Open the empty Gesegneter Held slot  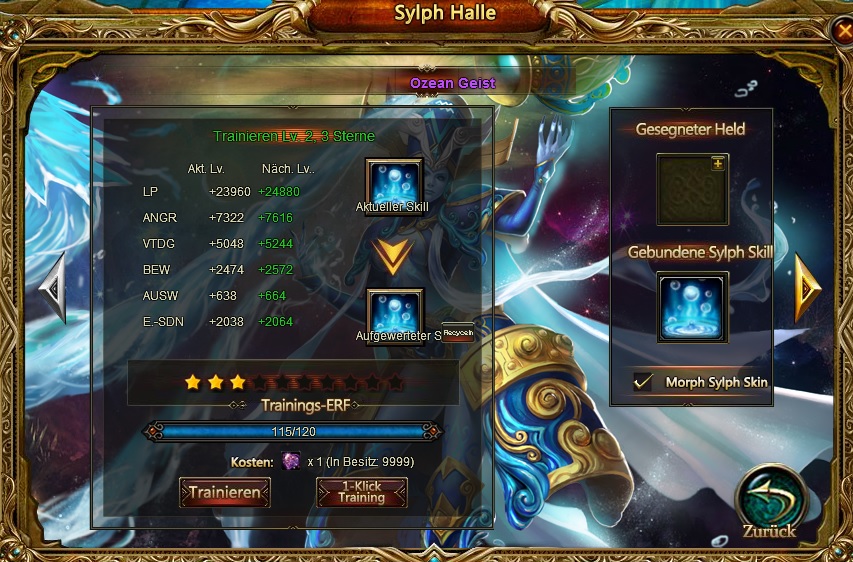coord(692,189)
